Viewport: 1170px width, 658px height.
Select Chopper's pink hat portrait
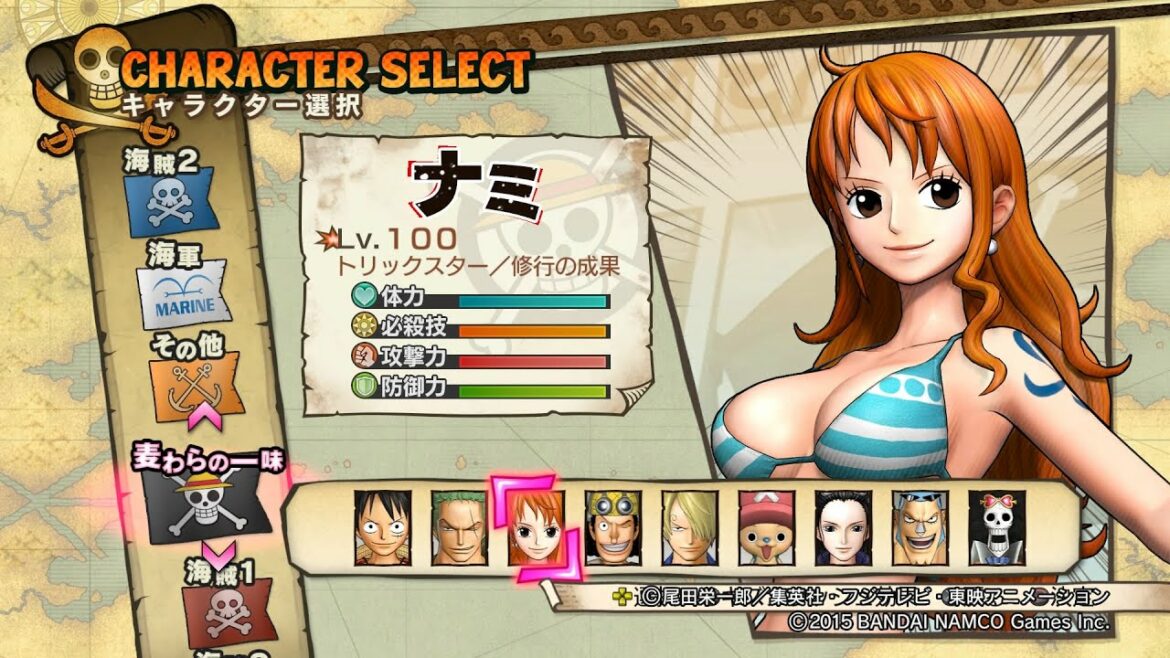[767, 527]
